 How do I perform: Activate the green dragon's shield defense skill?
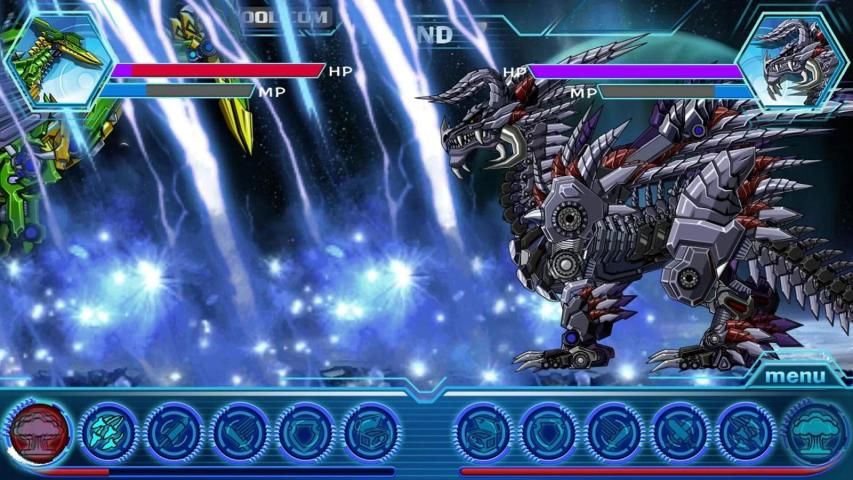point(306,432)
